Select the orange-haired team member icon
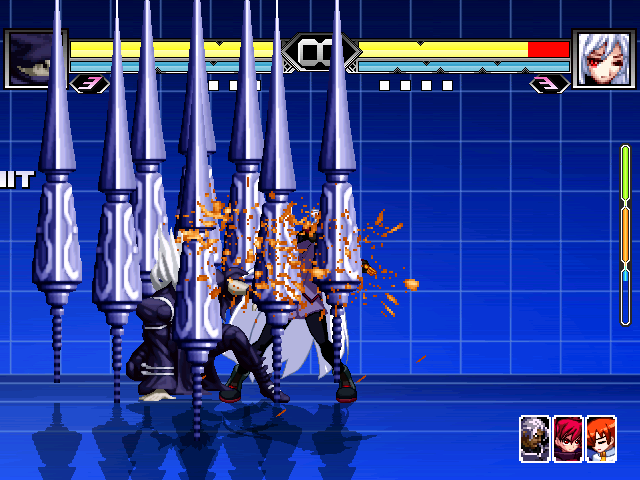Screen dimensions: 640x480 (x=601, y=438)
